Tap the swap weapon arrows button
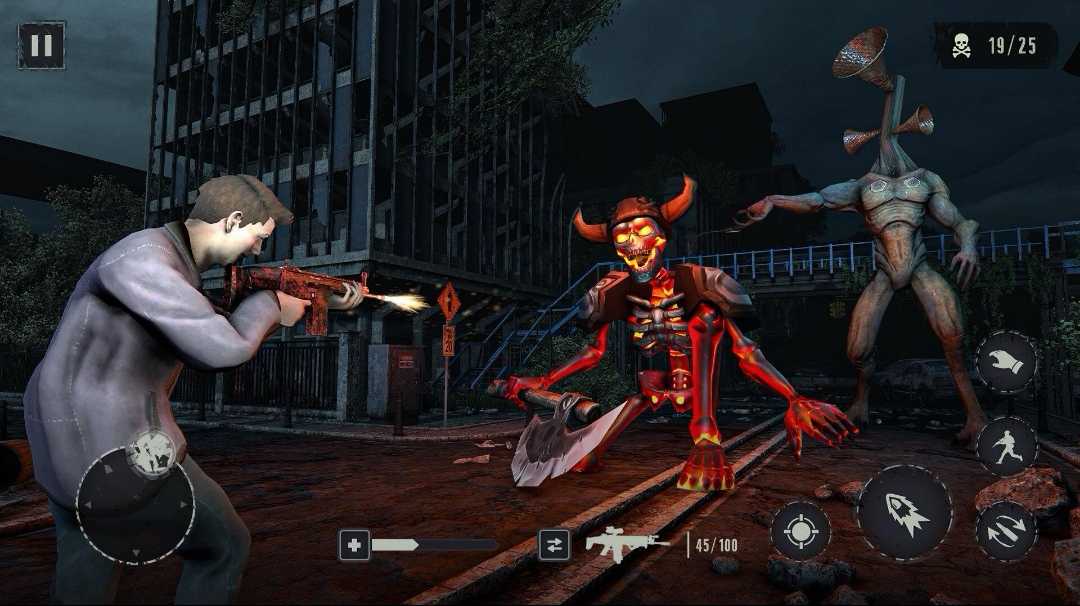This screenshot has width=1080, height=606. pyautogui.click(x=554, y=544)
